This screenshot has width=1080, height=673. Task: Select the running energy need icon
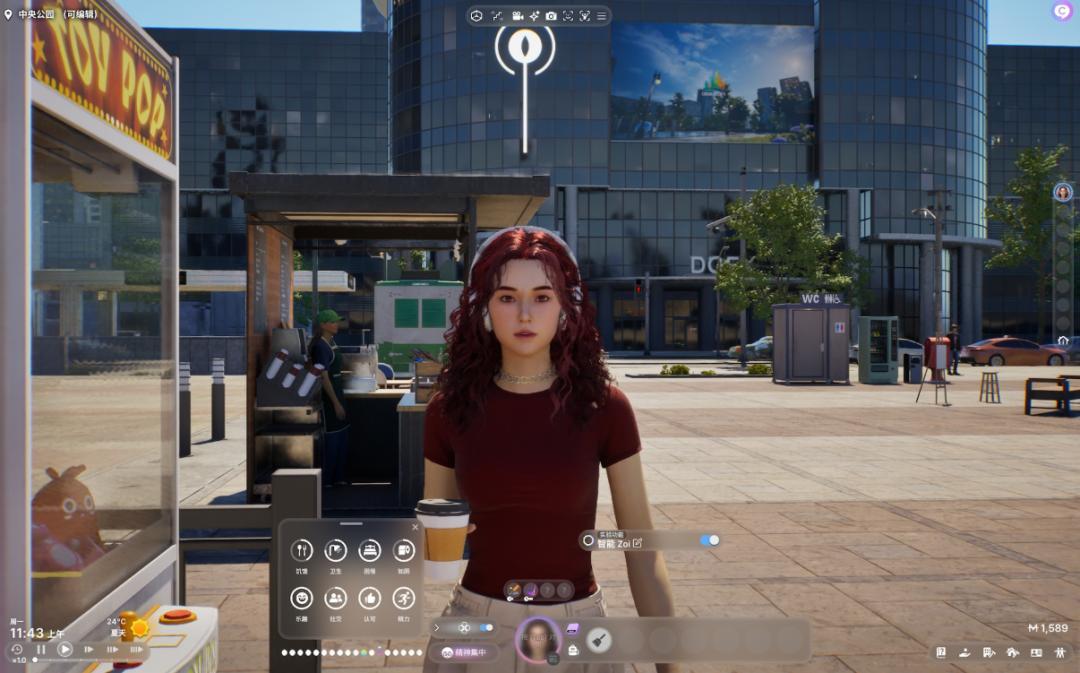pyautogui.click(x=403, y=598)
